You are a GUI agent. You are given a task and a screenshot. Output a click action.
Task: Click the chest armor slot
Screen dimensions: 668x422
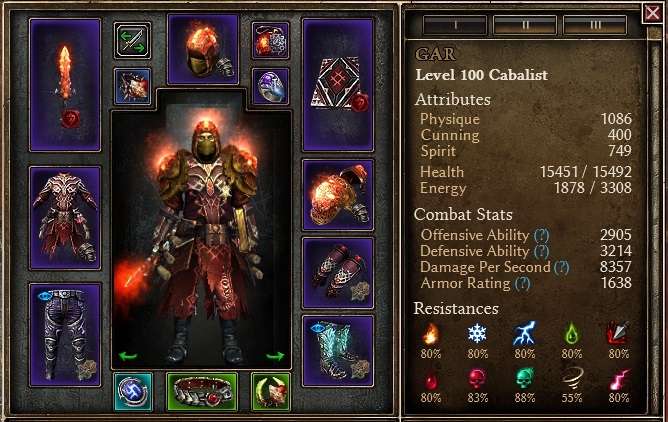(65, 217)
